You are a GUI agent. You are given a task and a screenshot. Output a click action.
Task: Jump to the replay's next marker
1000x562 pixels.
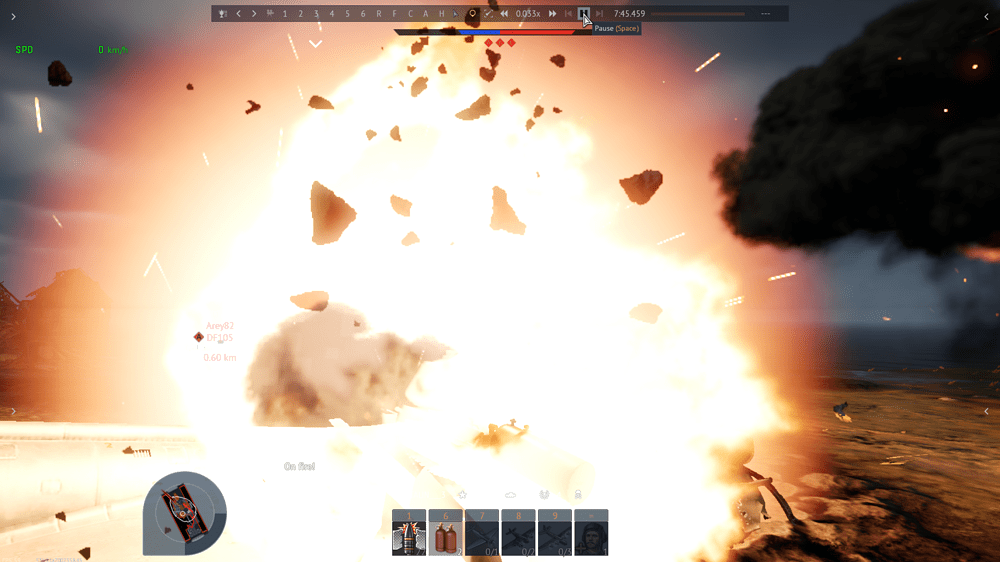(600, 14)
